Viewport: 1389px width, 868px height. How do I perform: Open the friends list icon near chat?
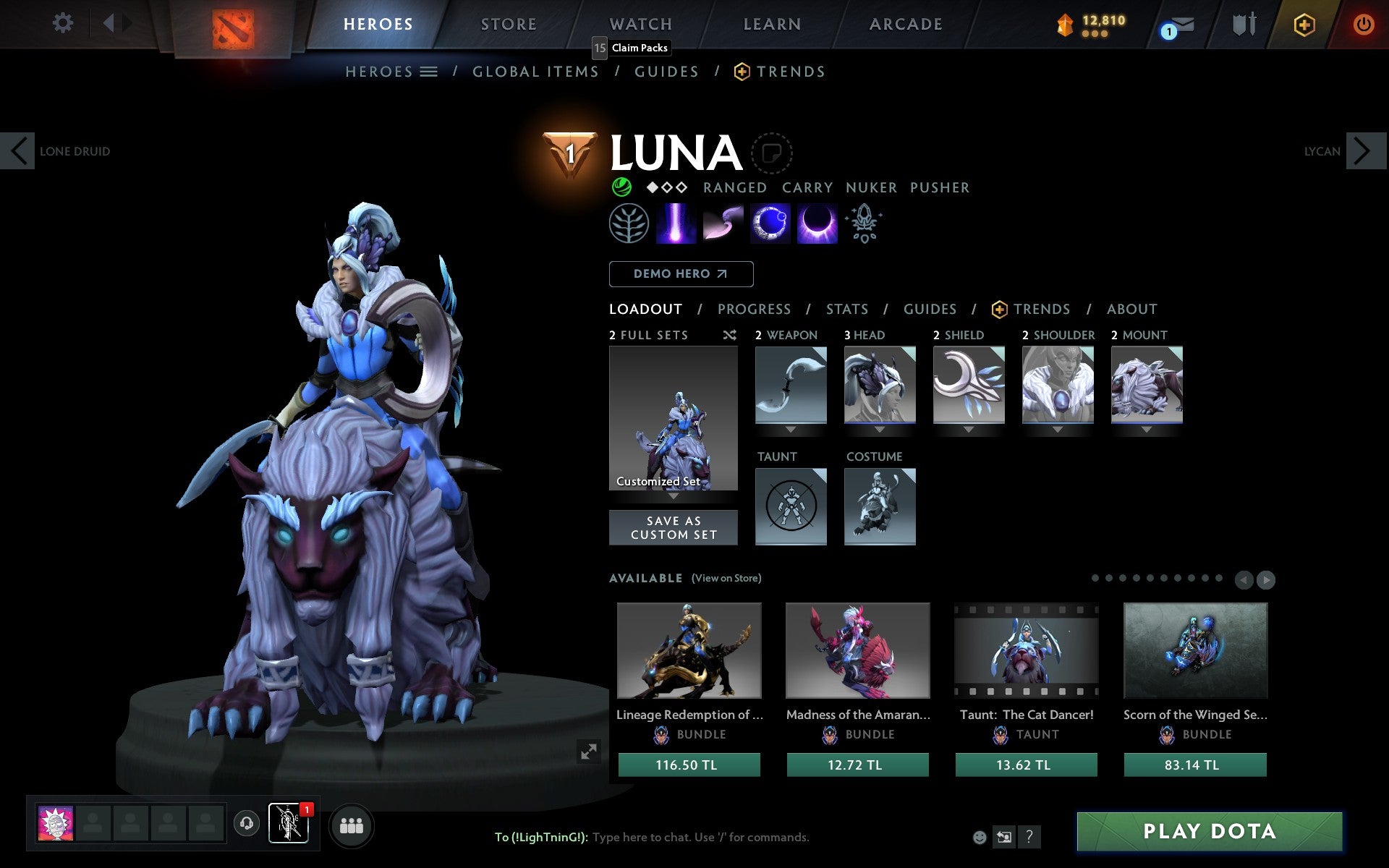click(x=352, y=825)
